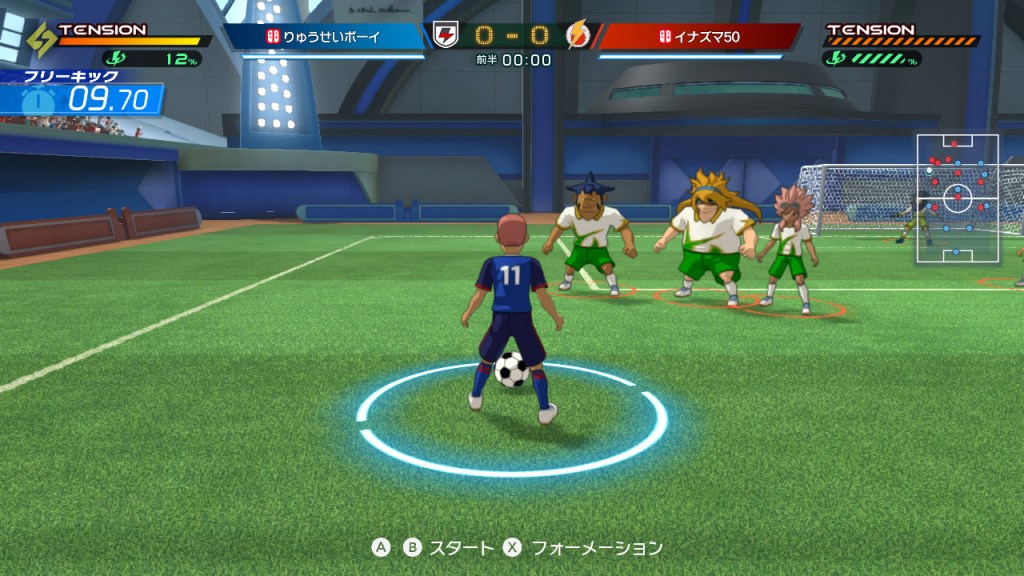Click the lightning bolt team emblem
The image size is (1024, 576).
click(578, 36)
